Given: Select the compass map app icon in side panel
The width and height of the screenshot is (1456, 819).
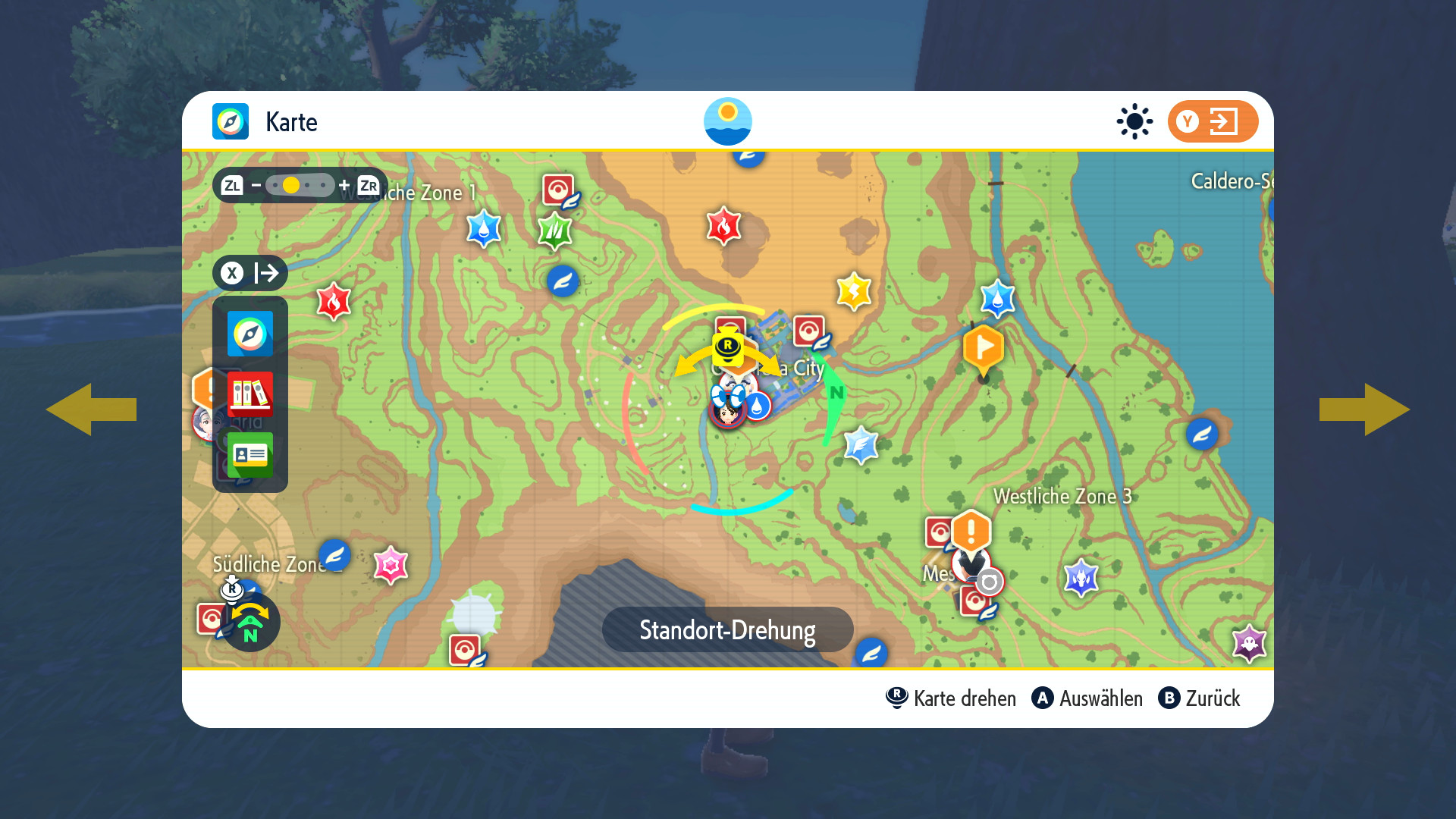Looking at the screenshot, I should pyautogui.click(x=250, y=334).
